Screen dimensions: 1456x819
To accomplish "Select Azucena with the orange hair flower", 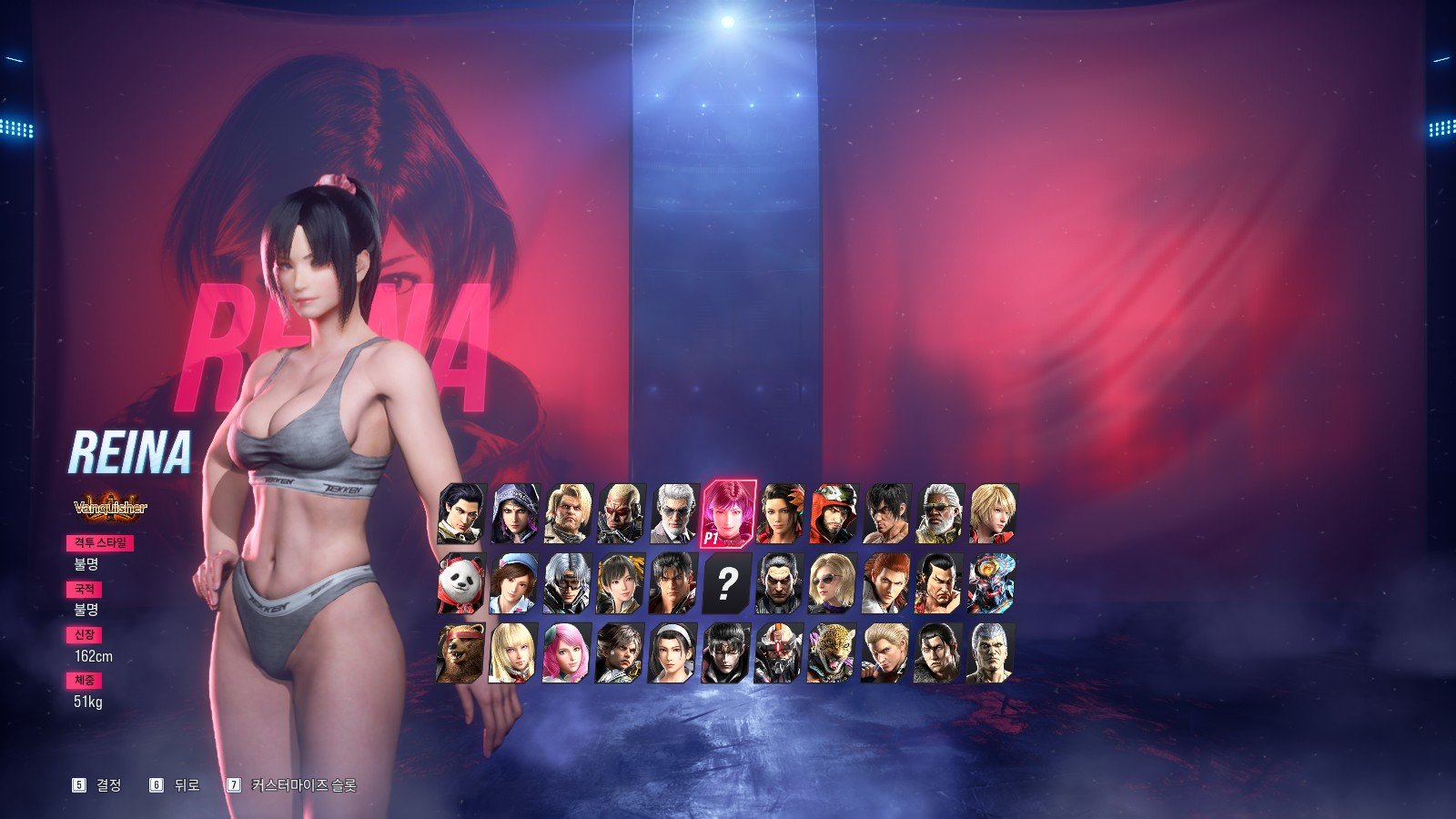I will coord(781,514).
